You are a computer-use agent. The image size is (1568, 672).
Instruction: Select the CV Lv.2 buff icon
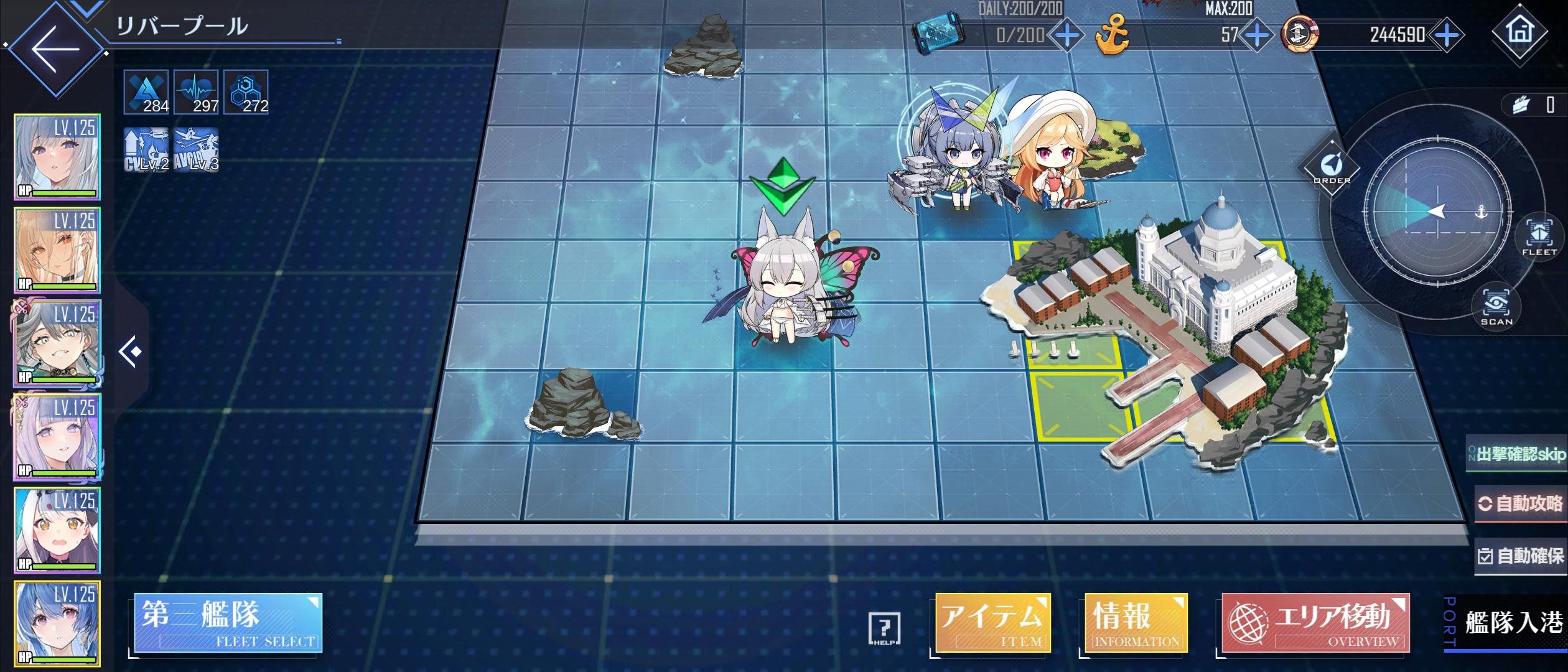[x=146, y=150]
